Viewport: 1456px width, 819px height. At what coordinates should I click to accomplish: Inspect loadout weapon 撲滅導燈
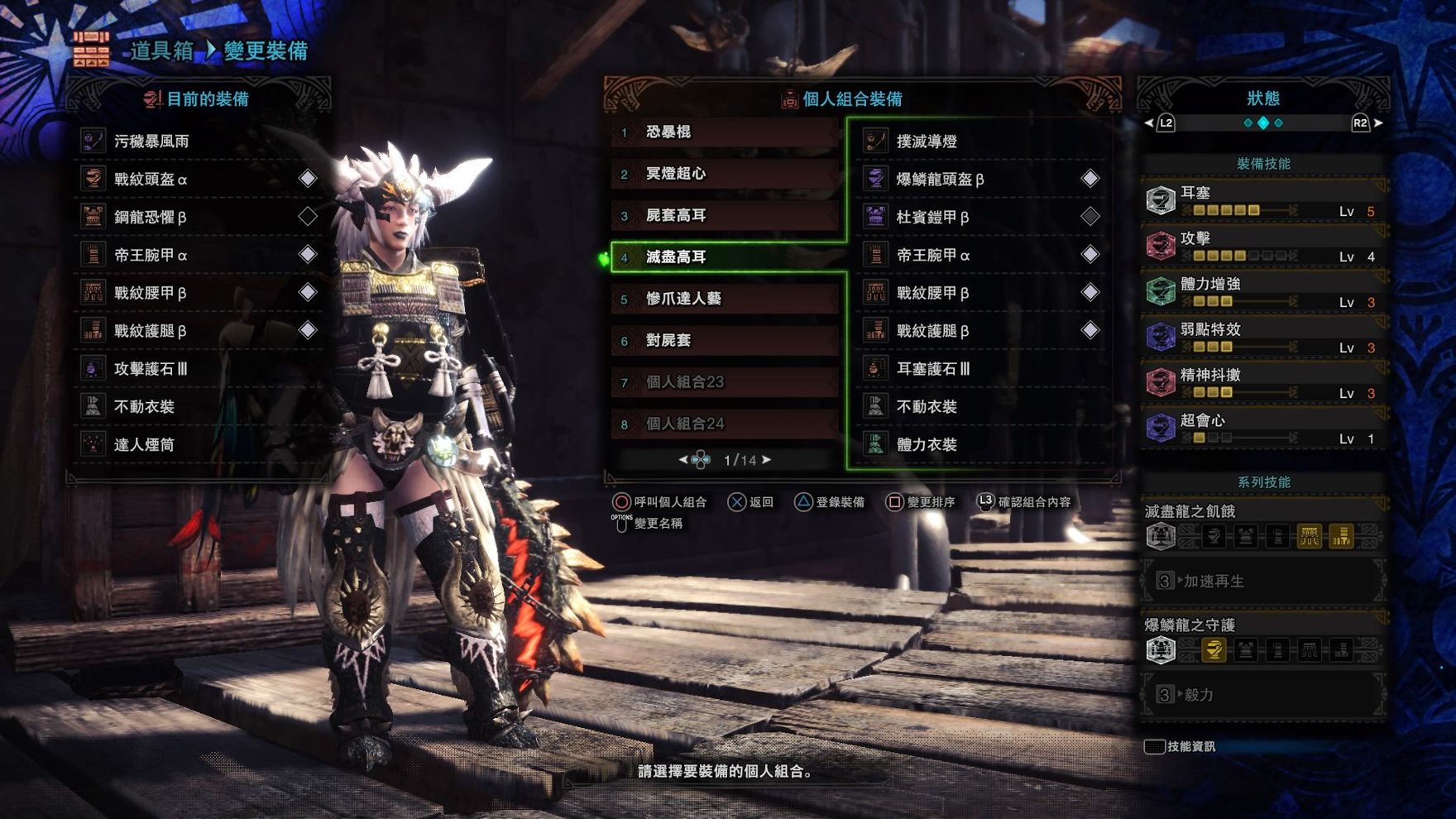click(980, 141)
